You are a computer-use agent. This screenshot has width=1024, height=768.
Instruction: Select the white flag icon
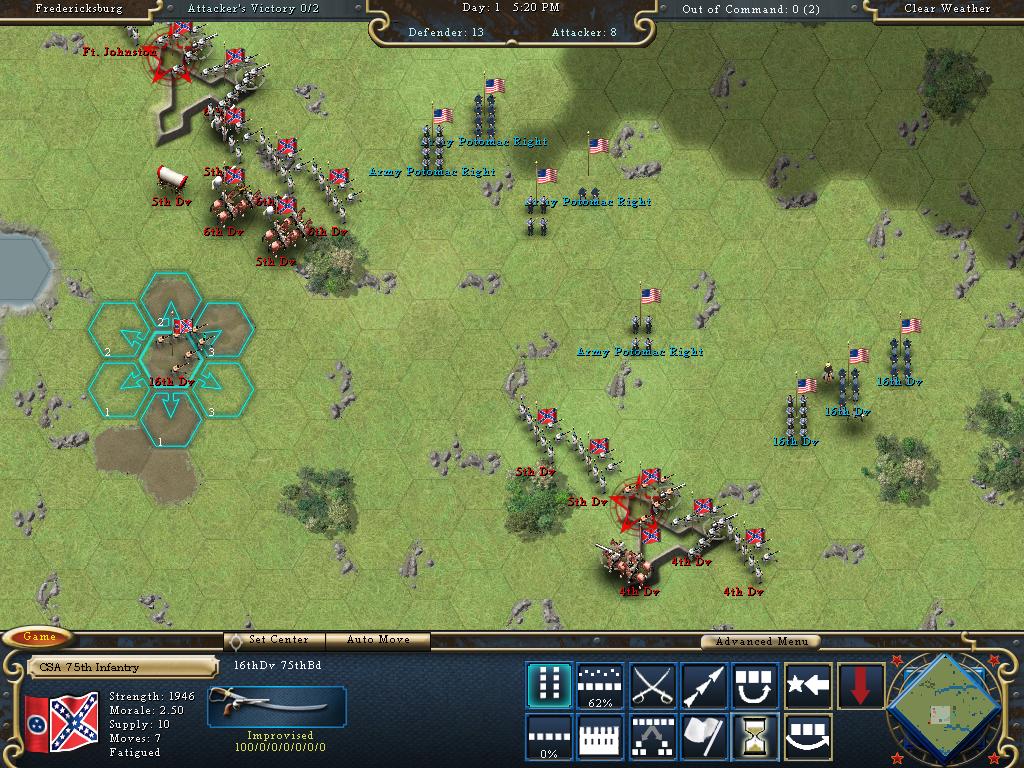[x=704, y=737]
